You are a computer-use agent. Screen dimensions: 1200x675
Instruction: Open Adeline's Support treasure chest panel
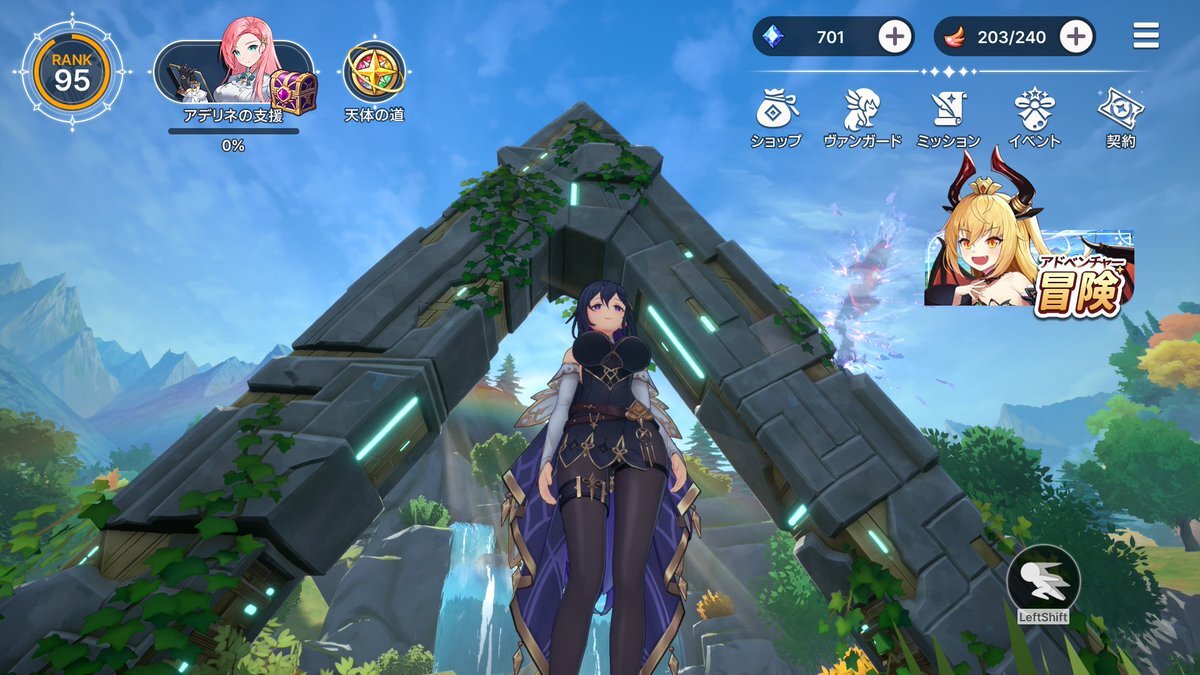point(235,74)
